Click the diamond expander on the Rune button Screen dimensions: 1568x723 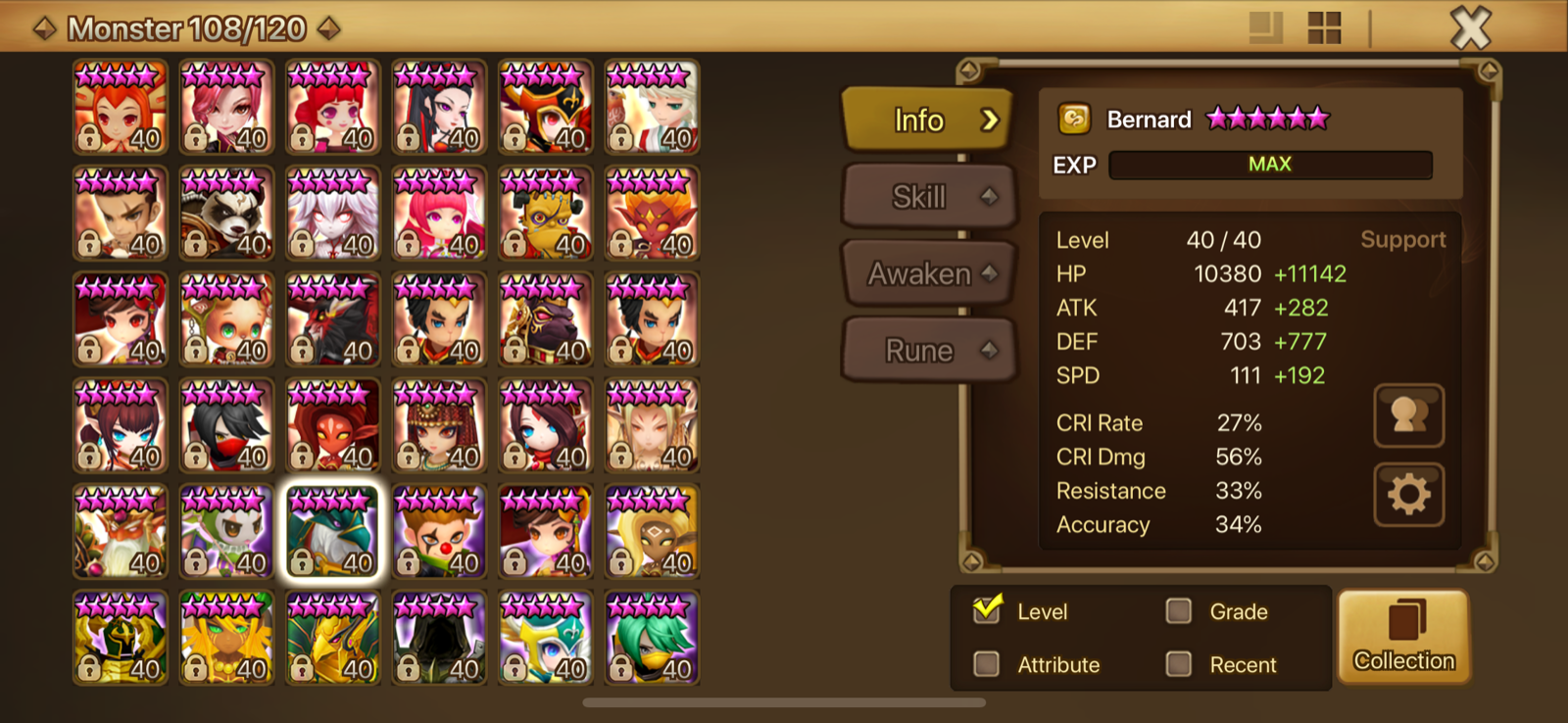click(989, 350)
